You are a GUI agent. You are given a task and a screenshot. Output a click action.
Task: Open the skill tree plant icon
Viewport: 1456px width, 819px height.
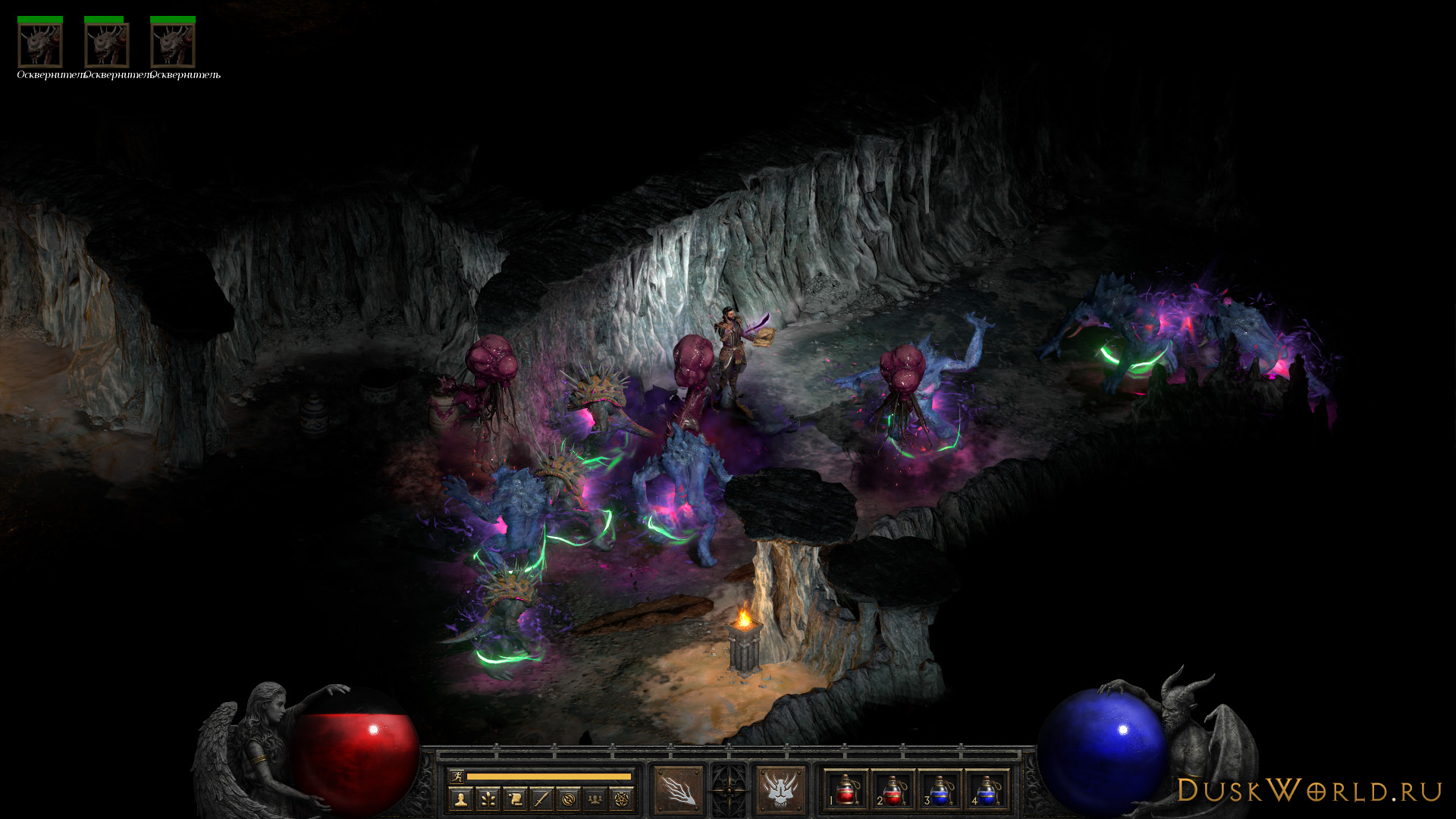click(x=488, y=799)
